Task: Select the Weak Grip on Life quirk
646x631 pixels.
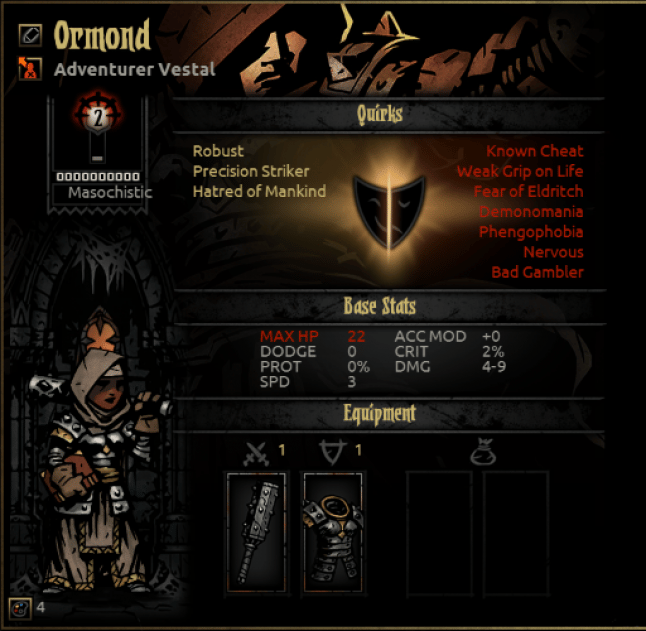Action: click(x=520, y=171)
